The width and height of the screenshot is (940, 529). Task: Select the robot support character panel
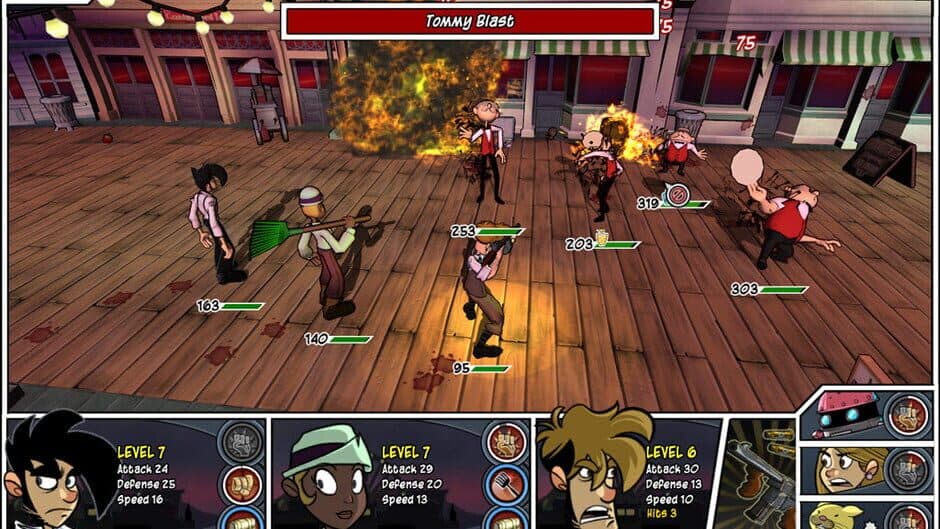(x=843, y=416)
